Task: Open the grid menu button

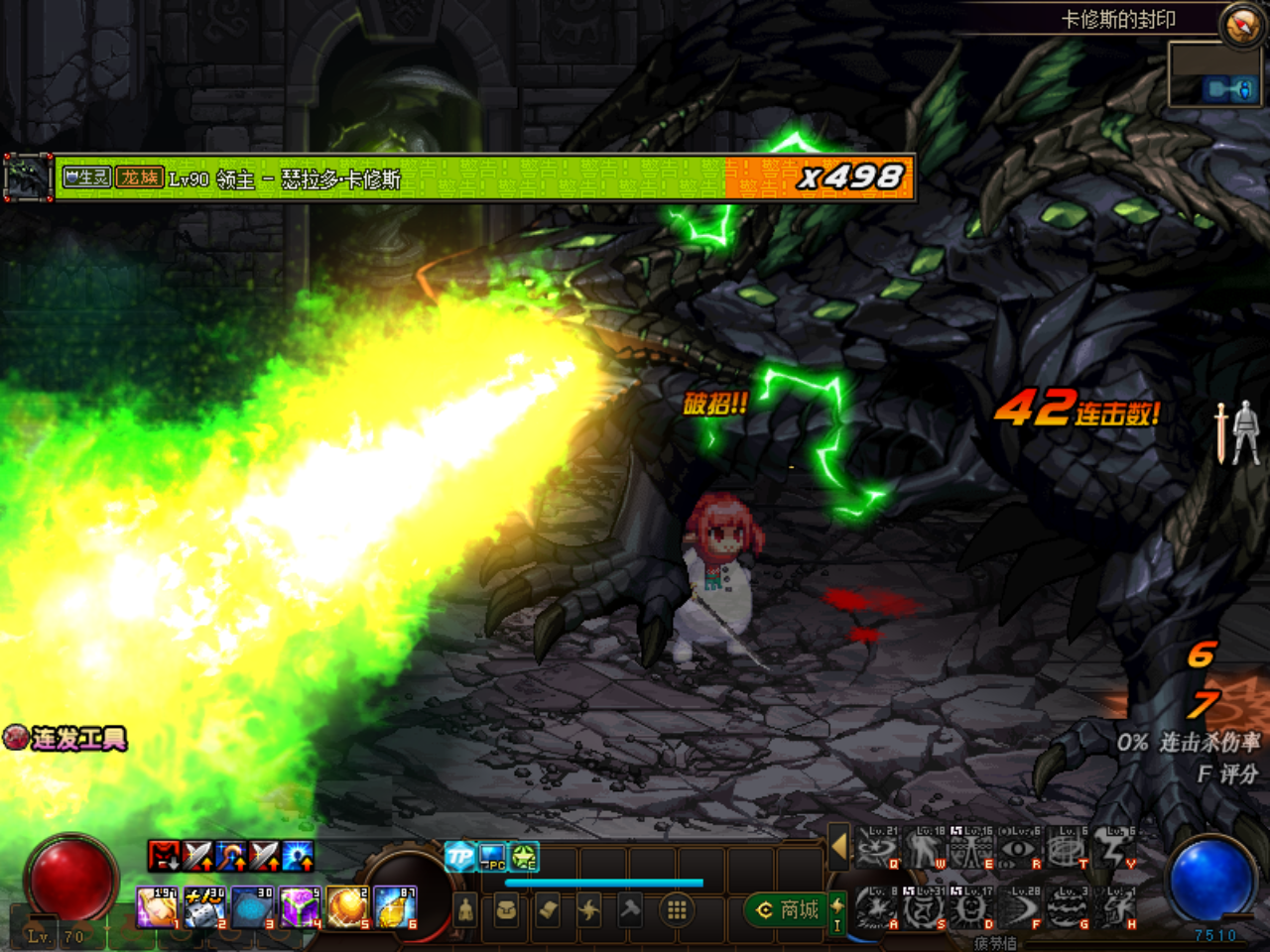Action: (677, 909)
